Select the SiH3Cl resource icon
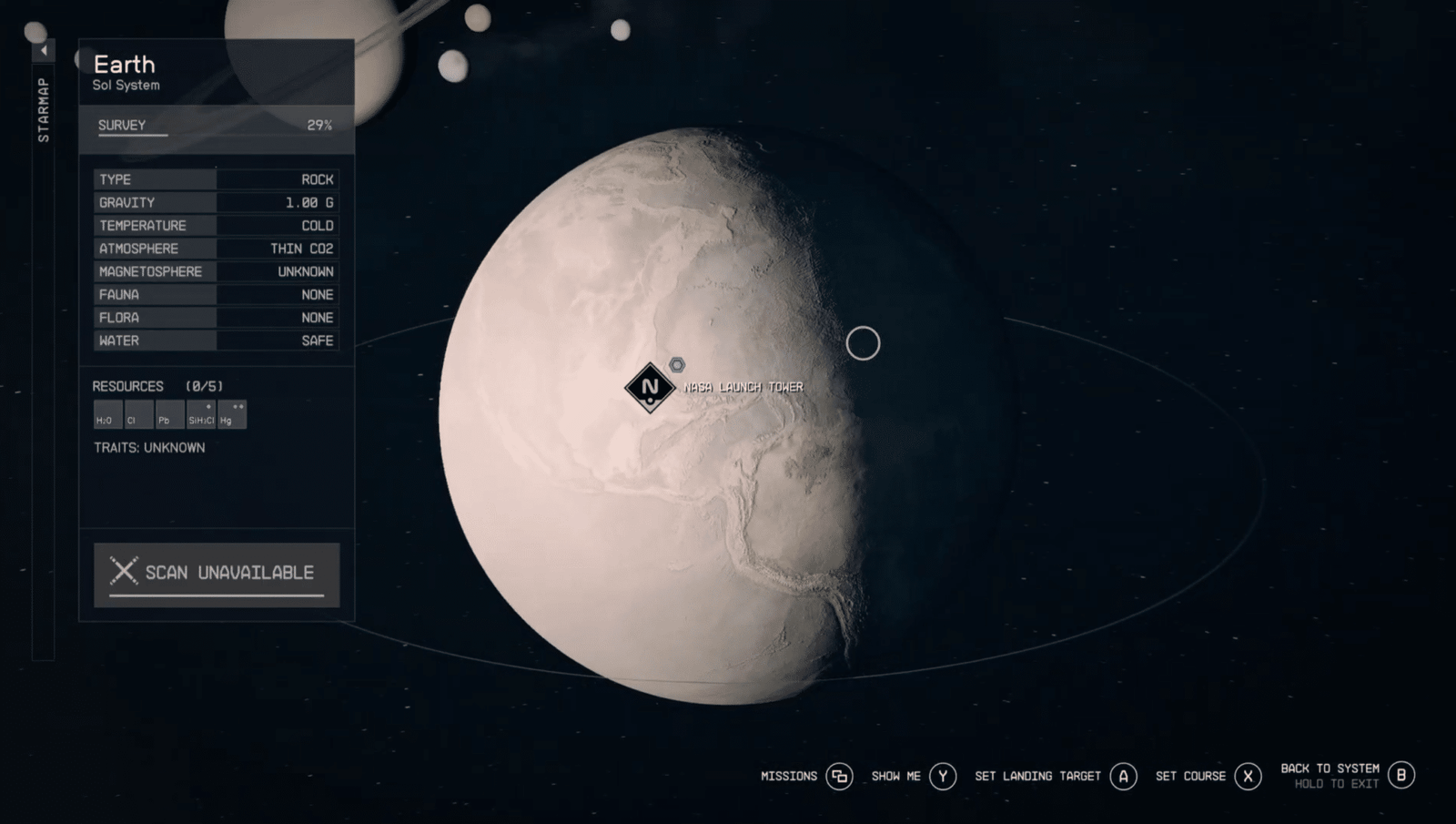The width and height of the screenshot is (1456, 824). click(x=199, y=415)
